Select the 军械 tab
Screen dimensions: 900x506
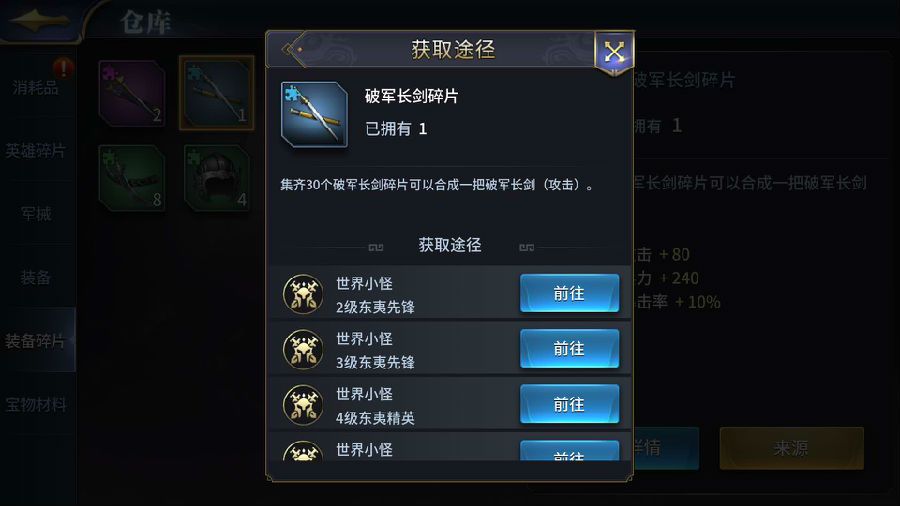coord(37,214)
